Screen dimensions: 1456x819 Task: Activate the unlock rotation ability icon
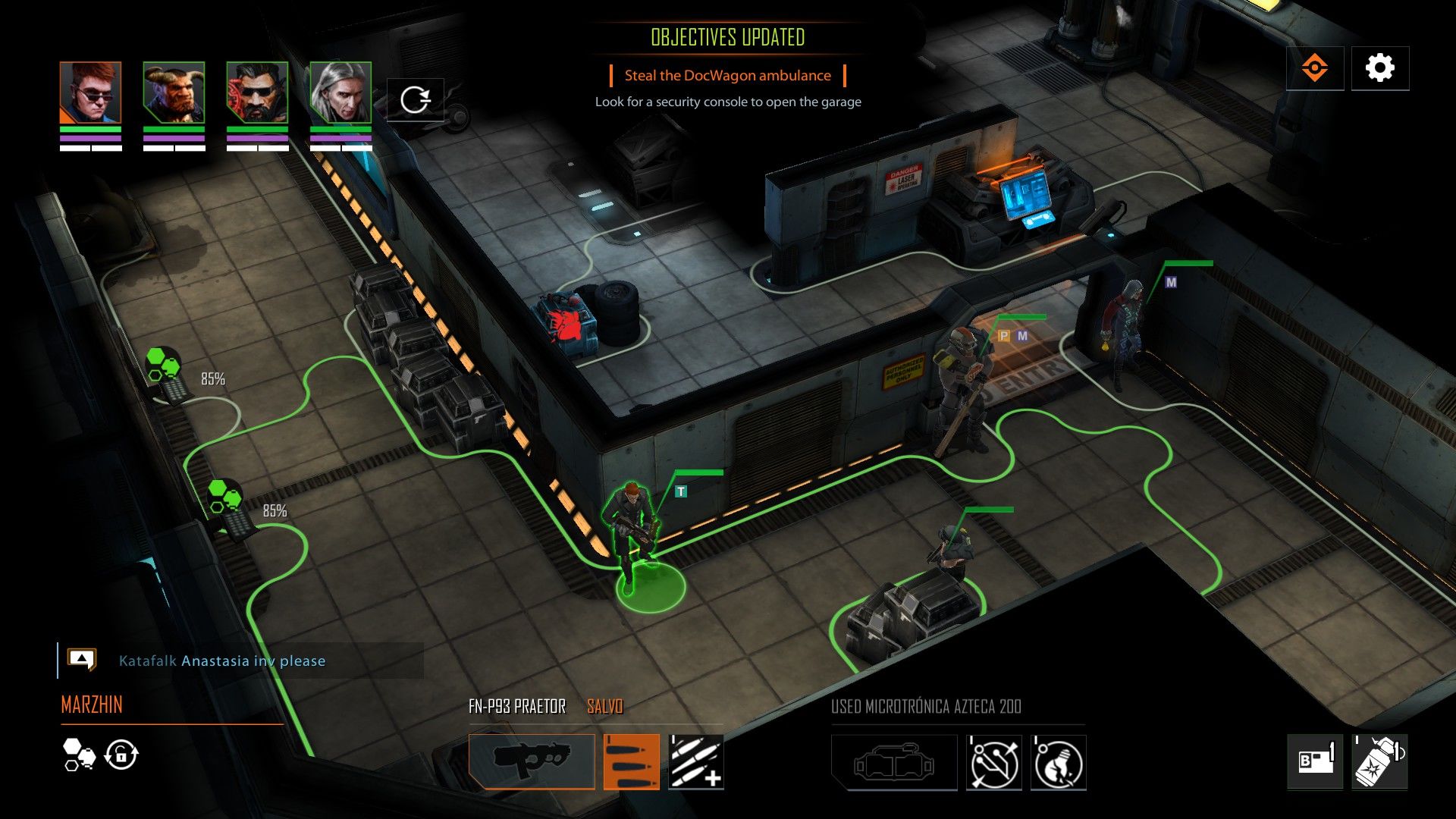tap(121, 755)
